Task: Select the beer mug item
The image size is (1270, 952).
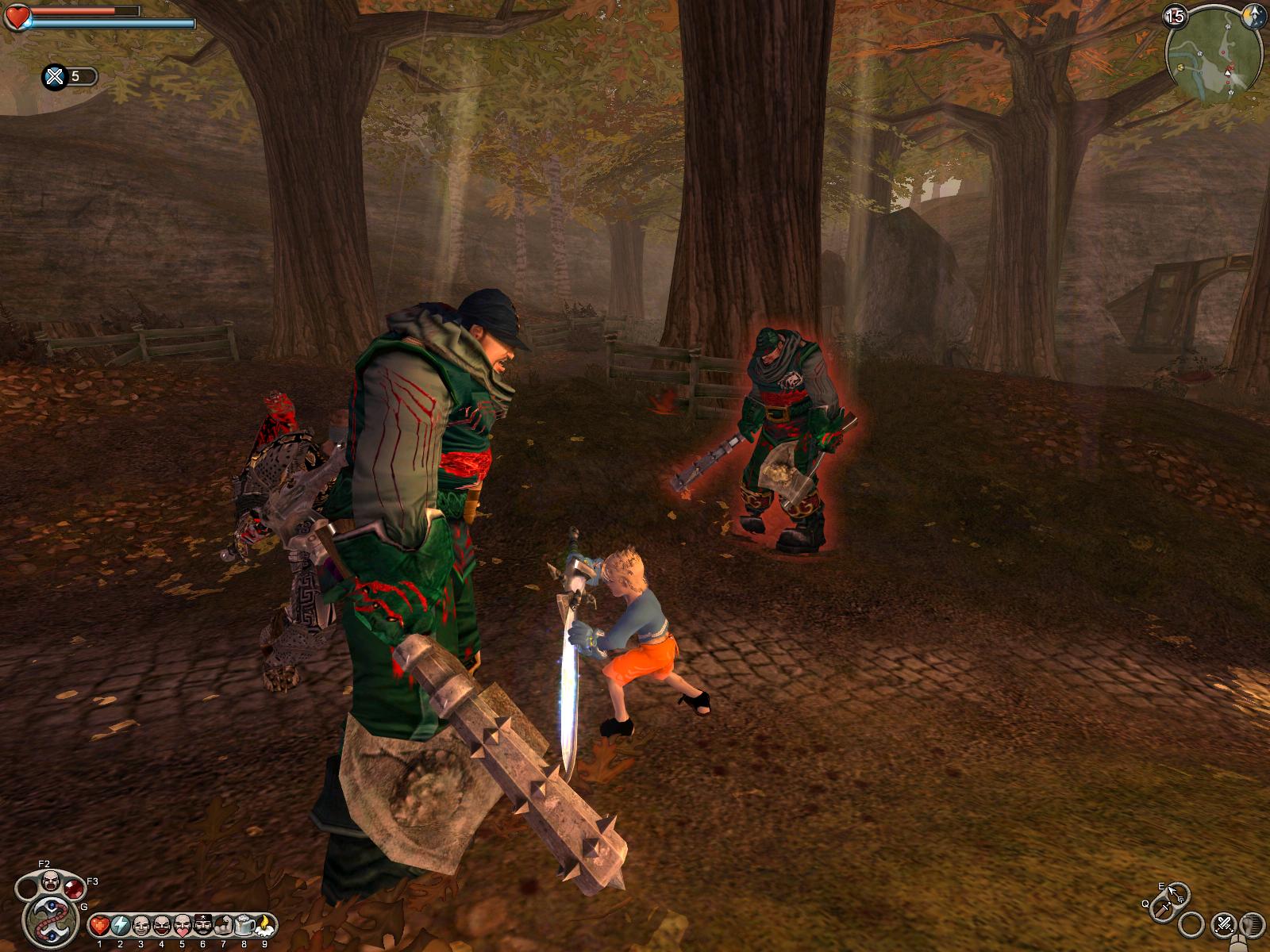Action: pyautogui.click(x=244, y=925)
